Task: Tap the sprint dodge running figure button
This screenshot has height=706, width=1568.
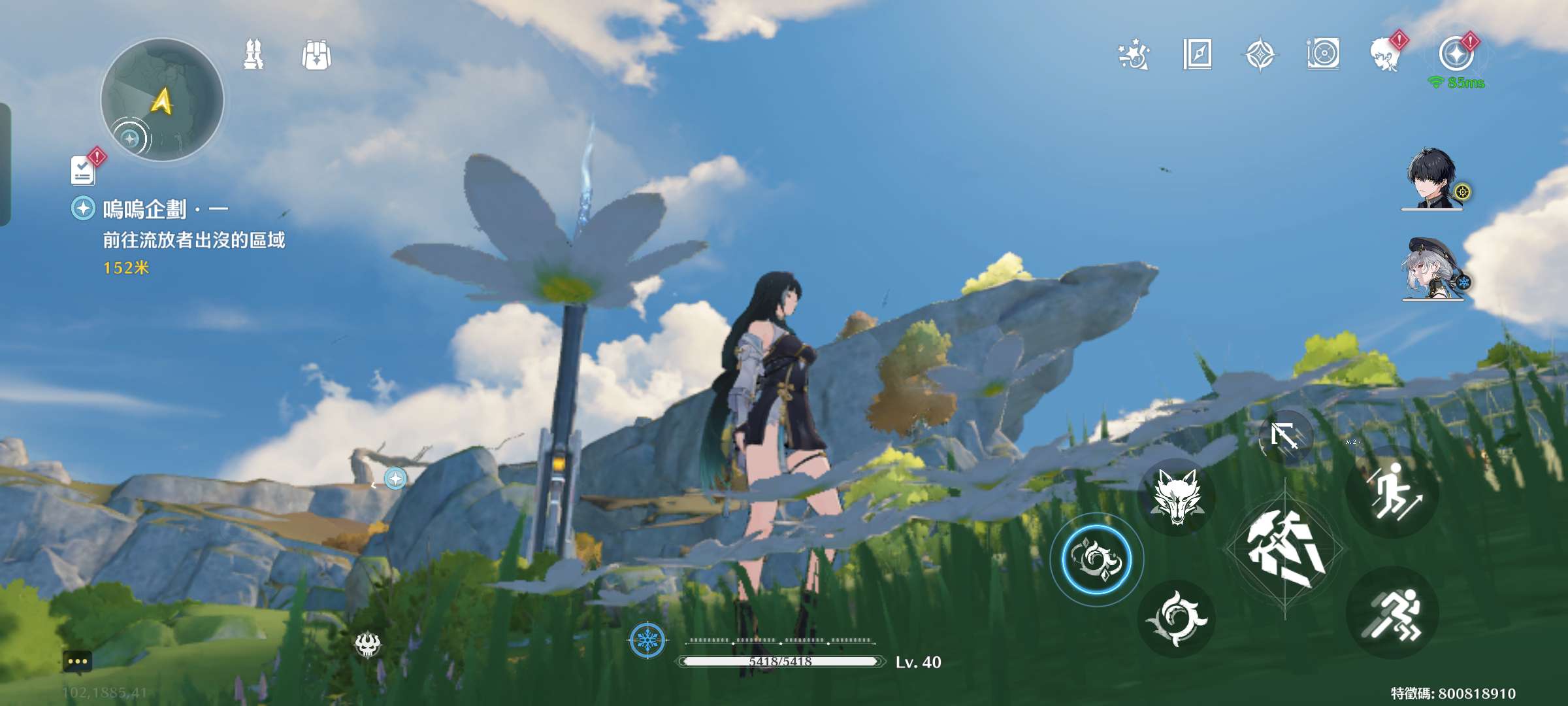Action: [x=1393, y=613]
